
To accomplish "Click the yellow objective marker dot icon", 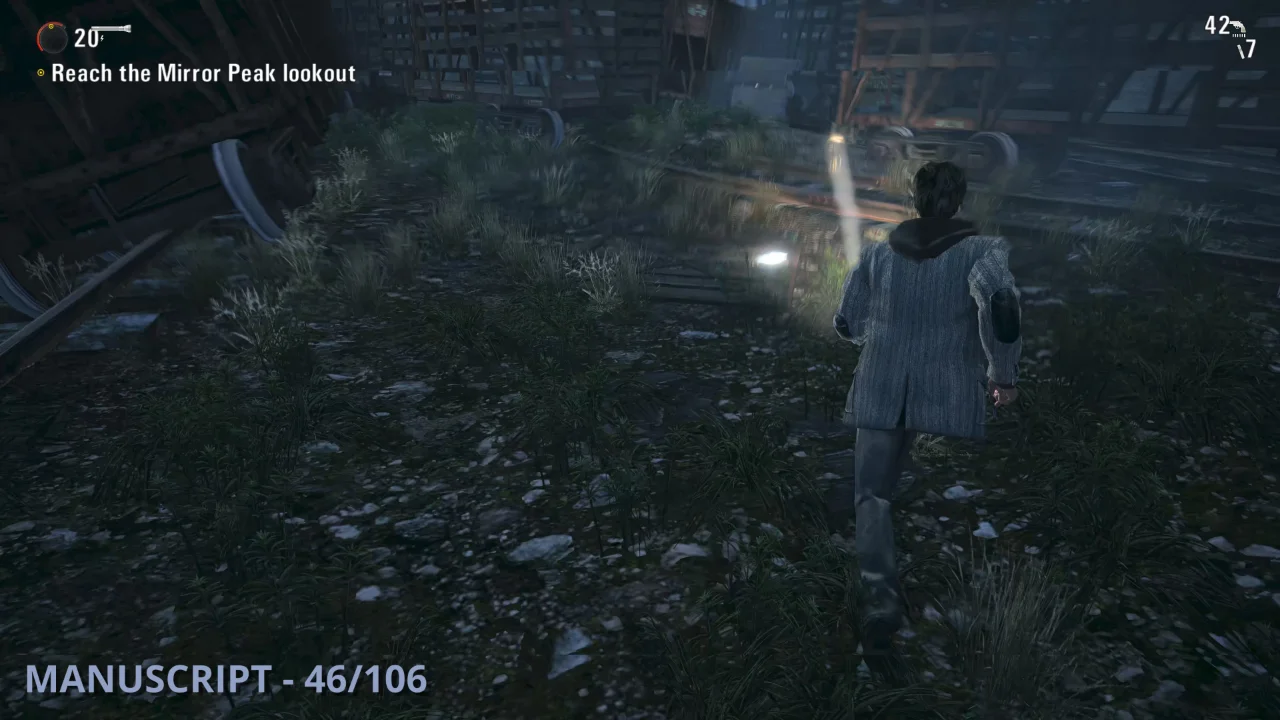I will tap(41, 72).
